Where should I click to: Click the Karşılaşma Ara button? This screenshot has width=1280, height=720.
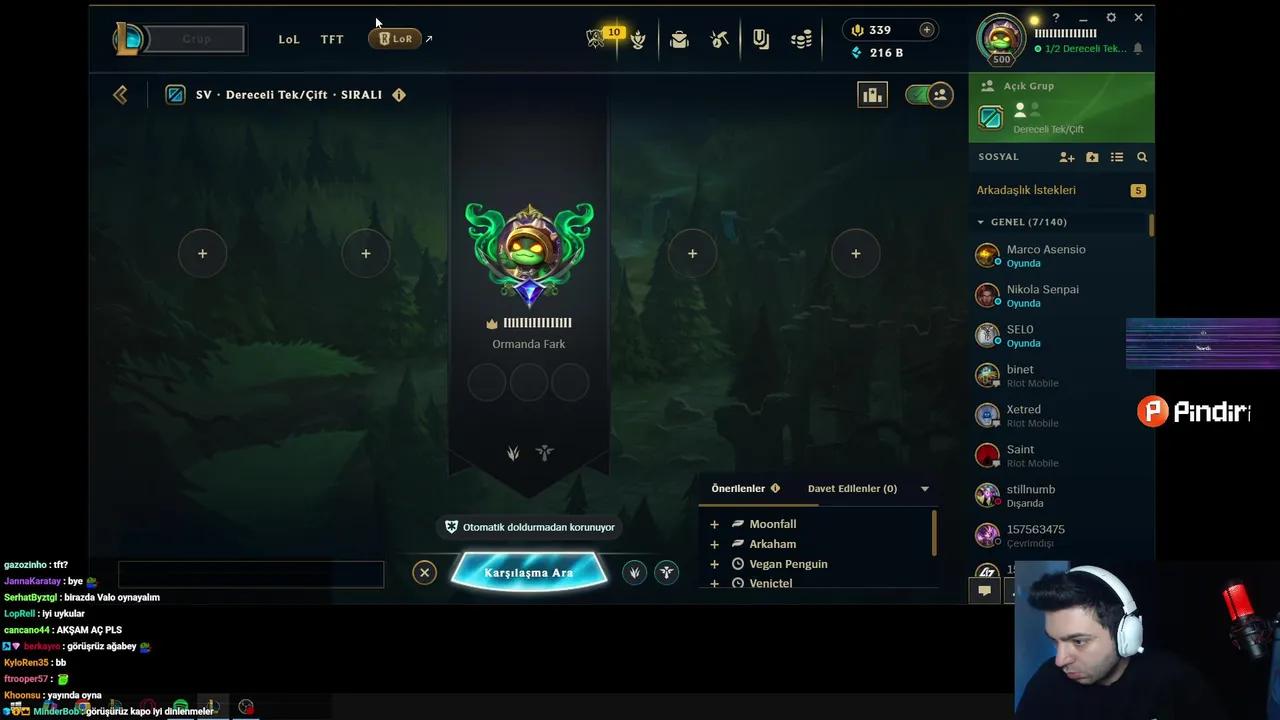click(x=528, y=572)
